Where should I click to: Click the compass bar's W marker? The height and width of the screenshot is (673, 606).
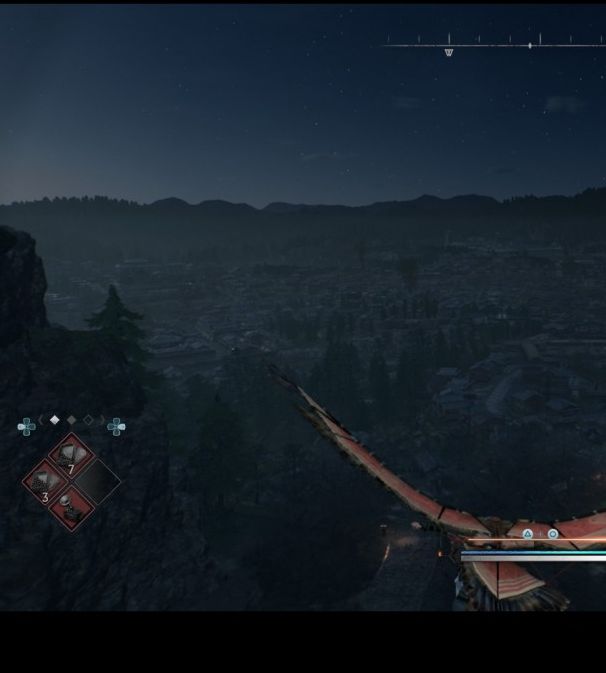[448, 52]
